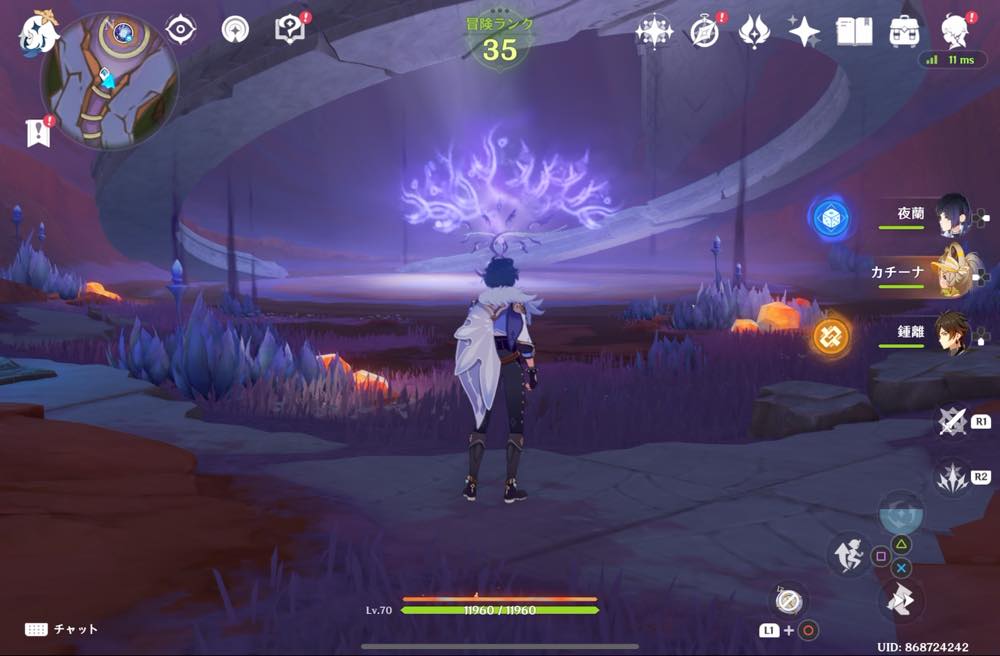This screenshot has height=656, width=1000.
Task: Open the backpack inventory
Action: click(905, 31)
